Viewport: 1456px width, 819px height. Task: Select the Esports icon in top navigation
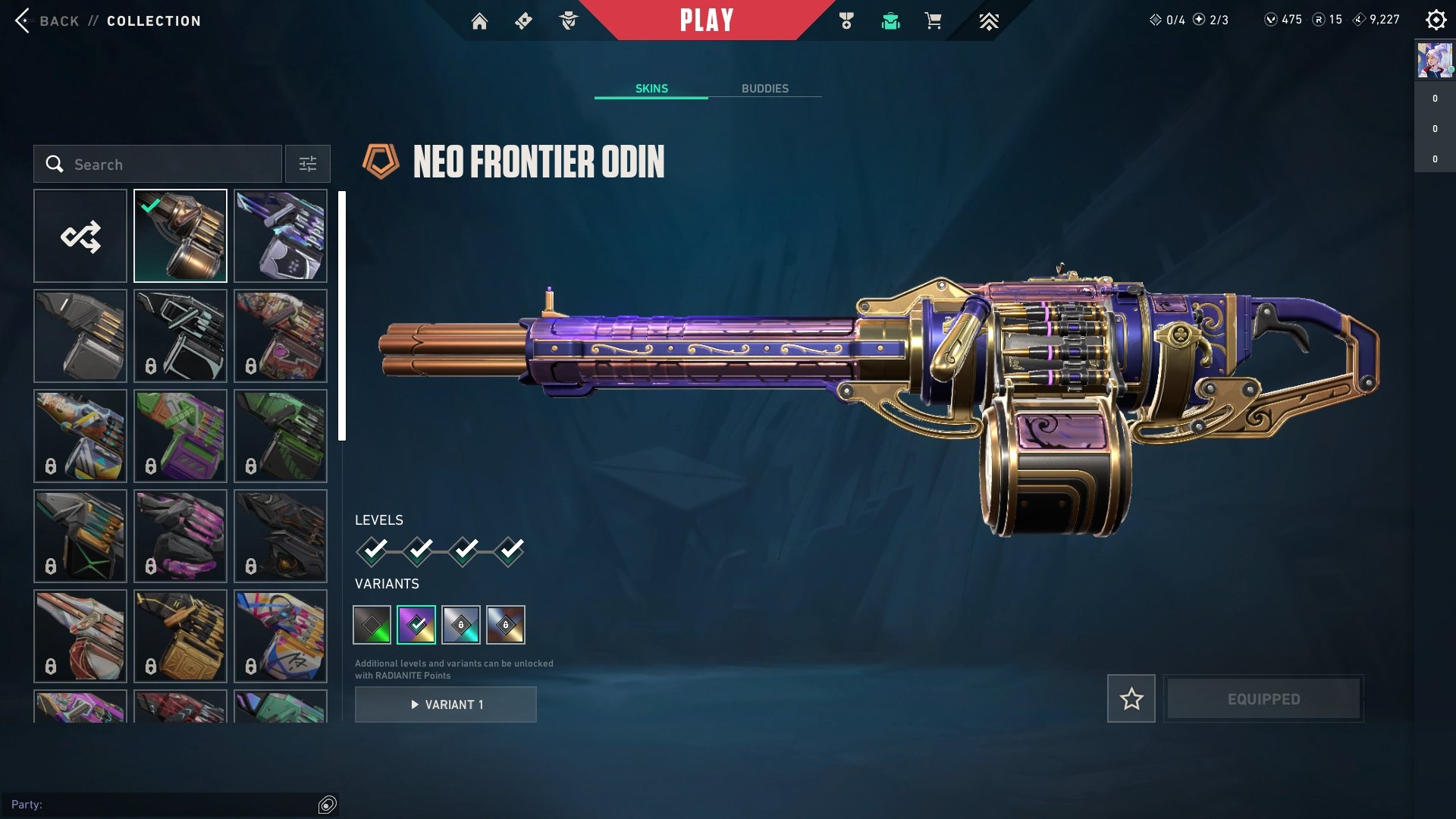990,21
